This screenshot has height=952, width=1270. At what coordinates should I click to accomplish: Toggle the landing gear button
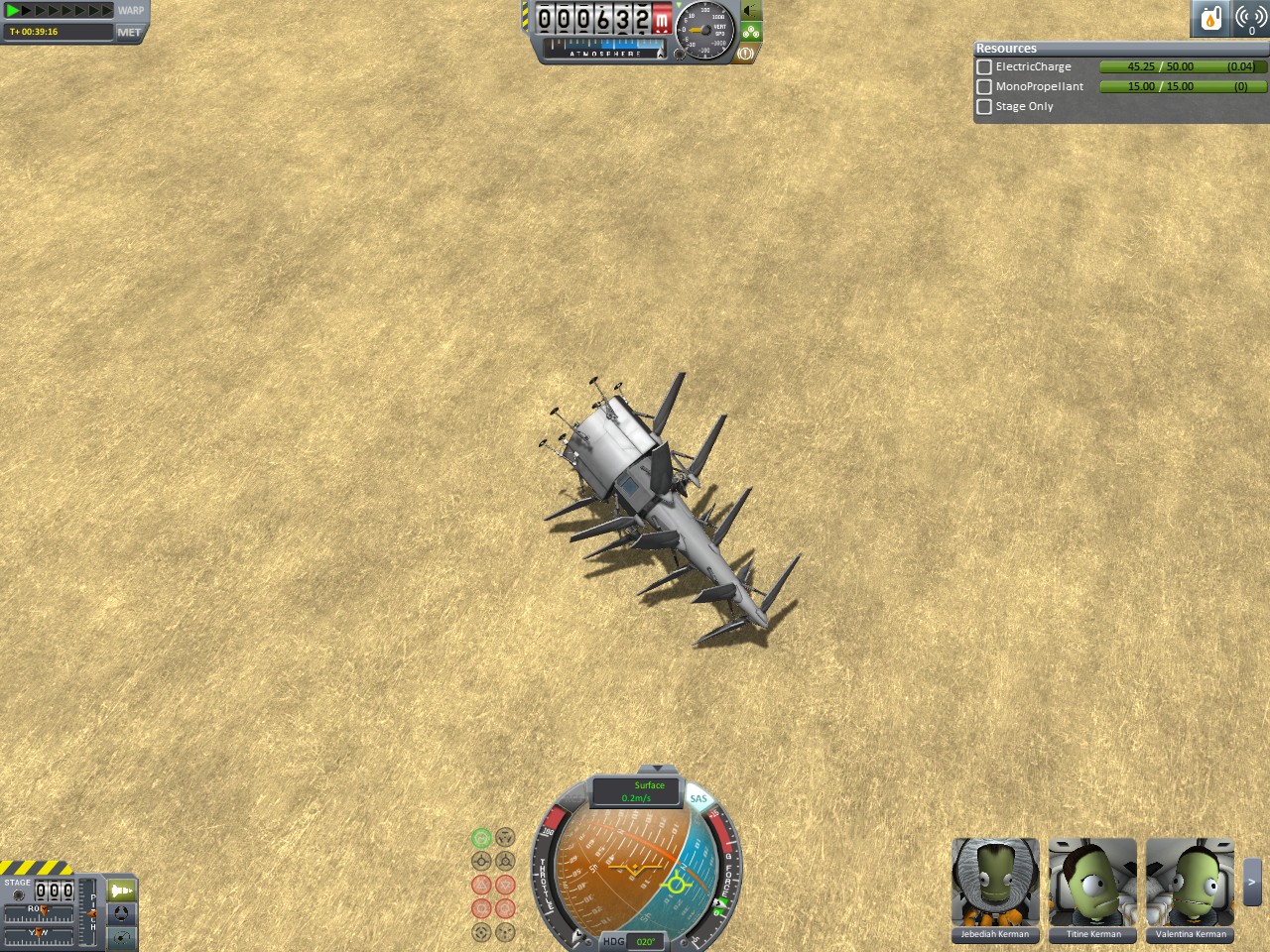(x=751, y=32)
